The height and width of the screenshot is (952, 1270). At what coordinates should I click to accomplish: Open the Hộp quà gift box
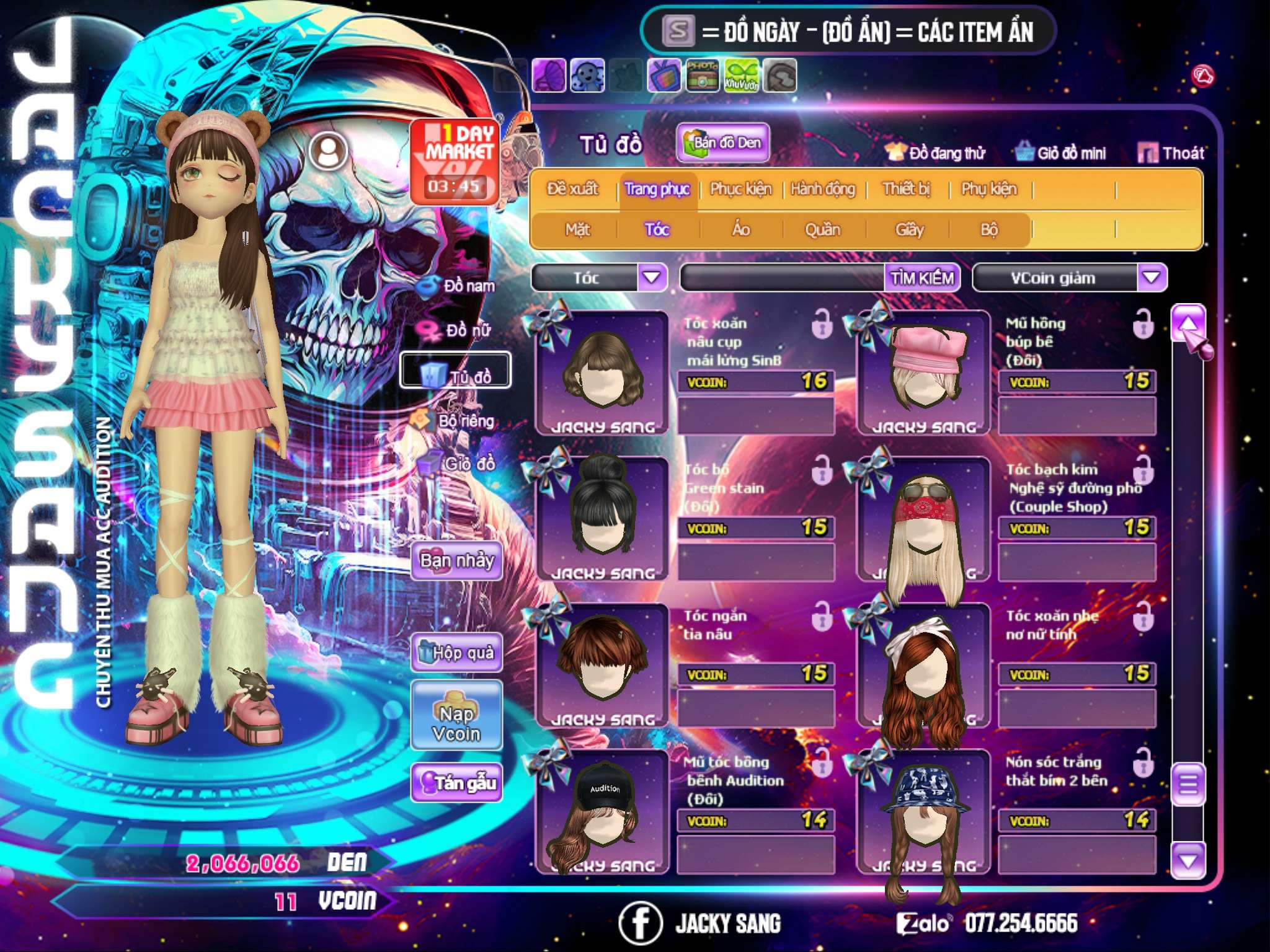click(x=457, y=653)
